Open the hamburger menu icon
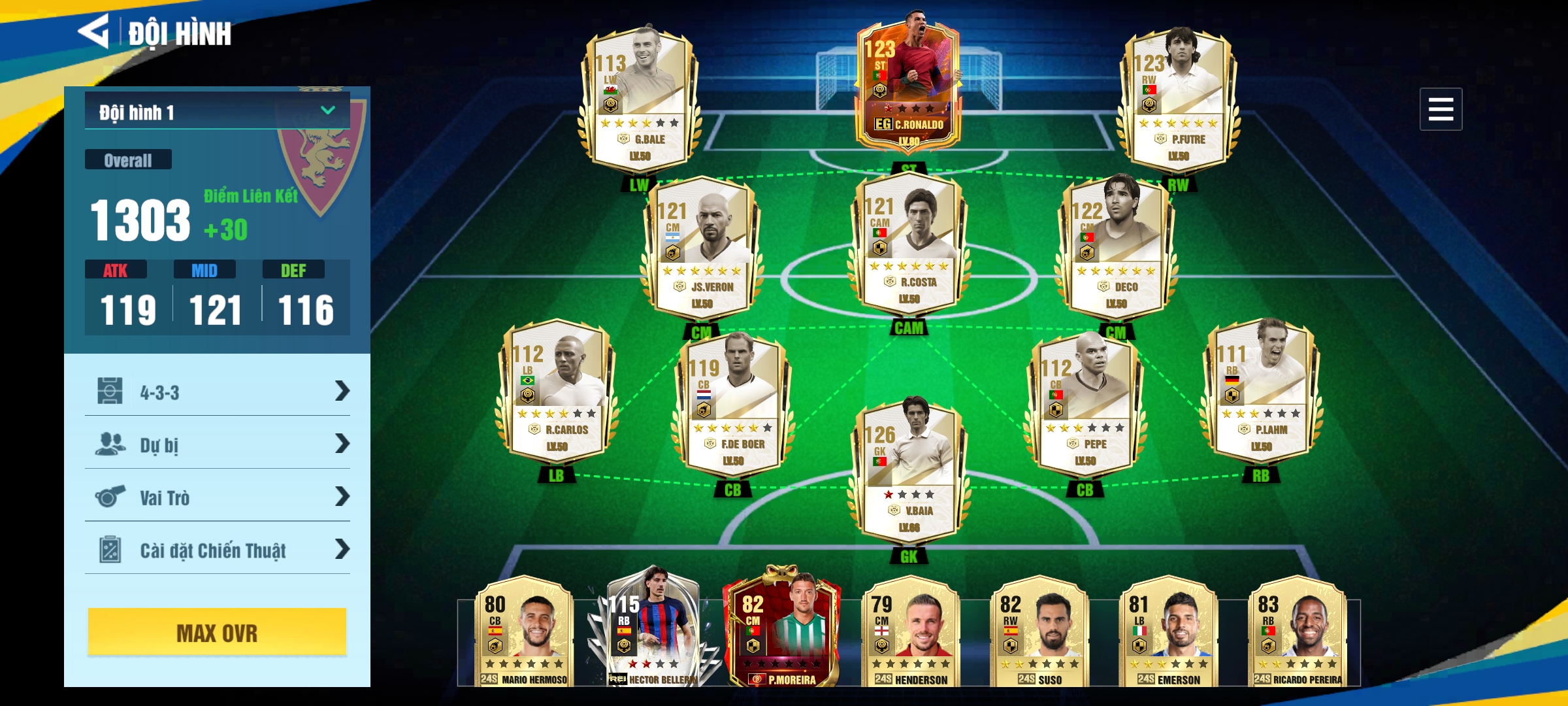The height and width of the screenshot is (706, 1568). pos(1440,109)
